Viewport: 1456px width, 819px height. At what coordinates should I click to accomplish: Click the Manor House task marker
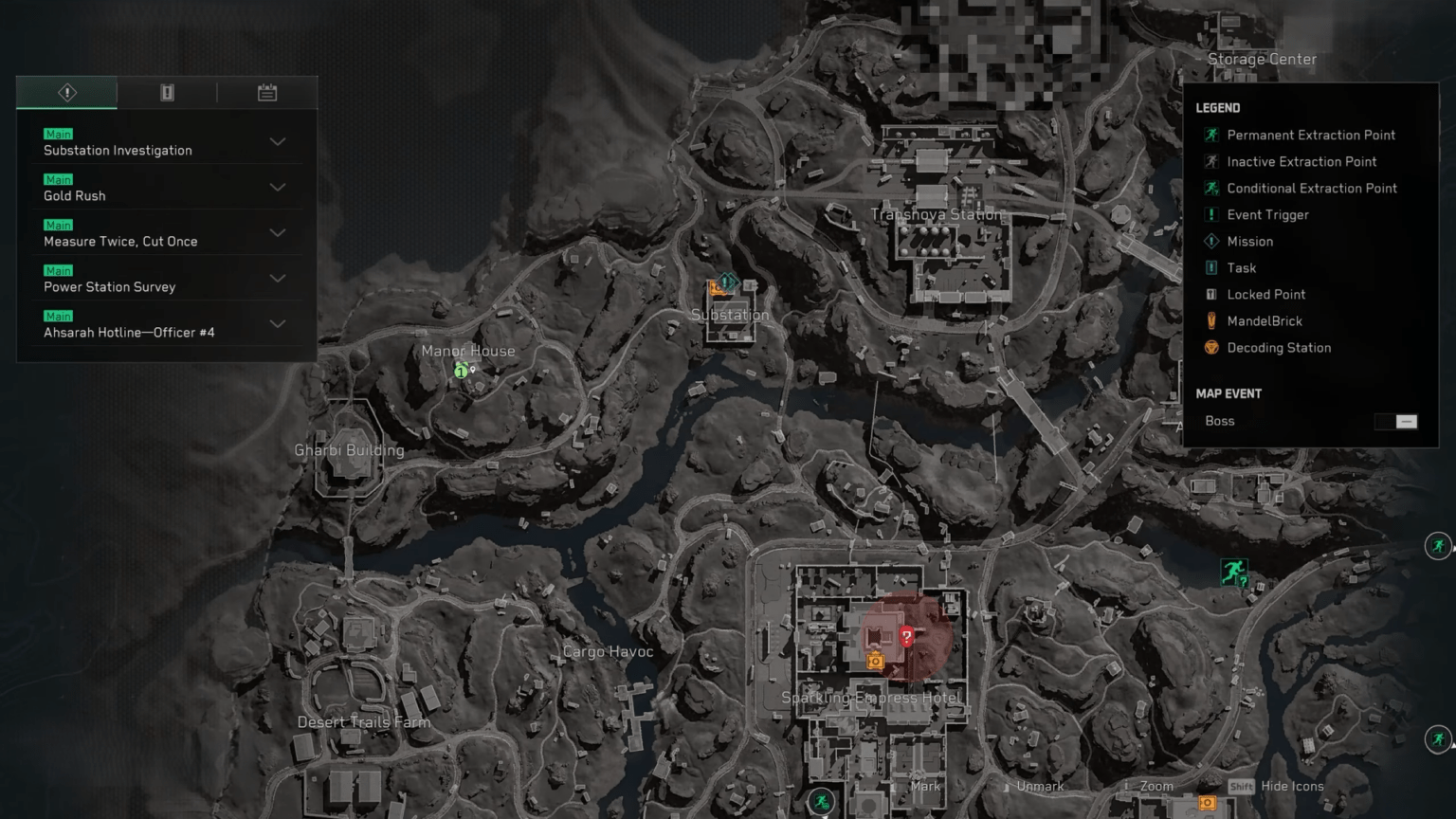[x=461, y=372]
